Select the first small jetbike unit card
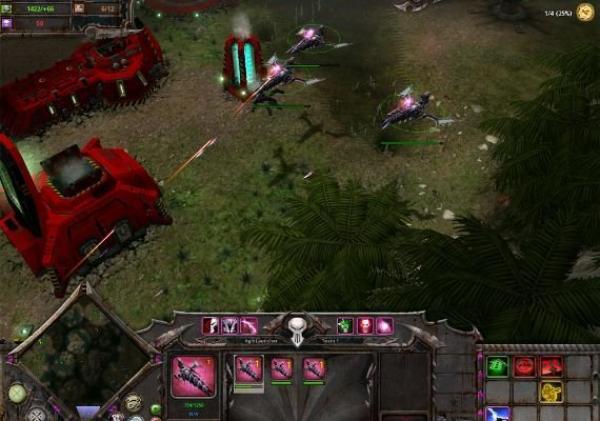Viewport: 600px width, 421px height. click(249, 369)
